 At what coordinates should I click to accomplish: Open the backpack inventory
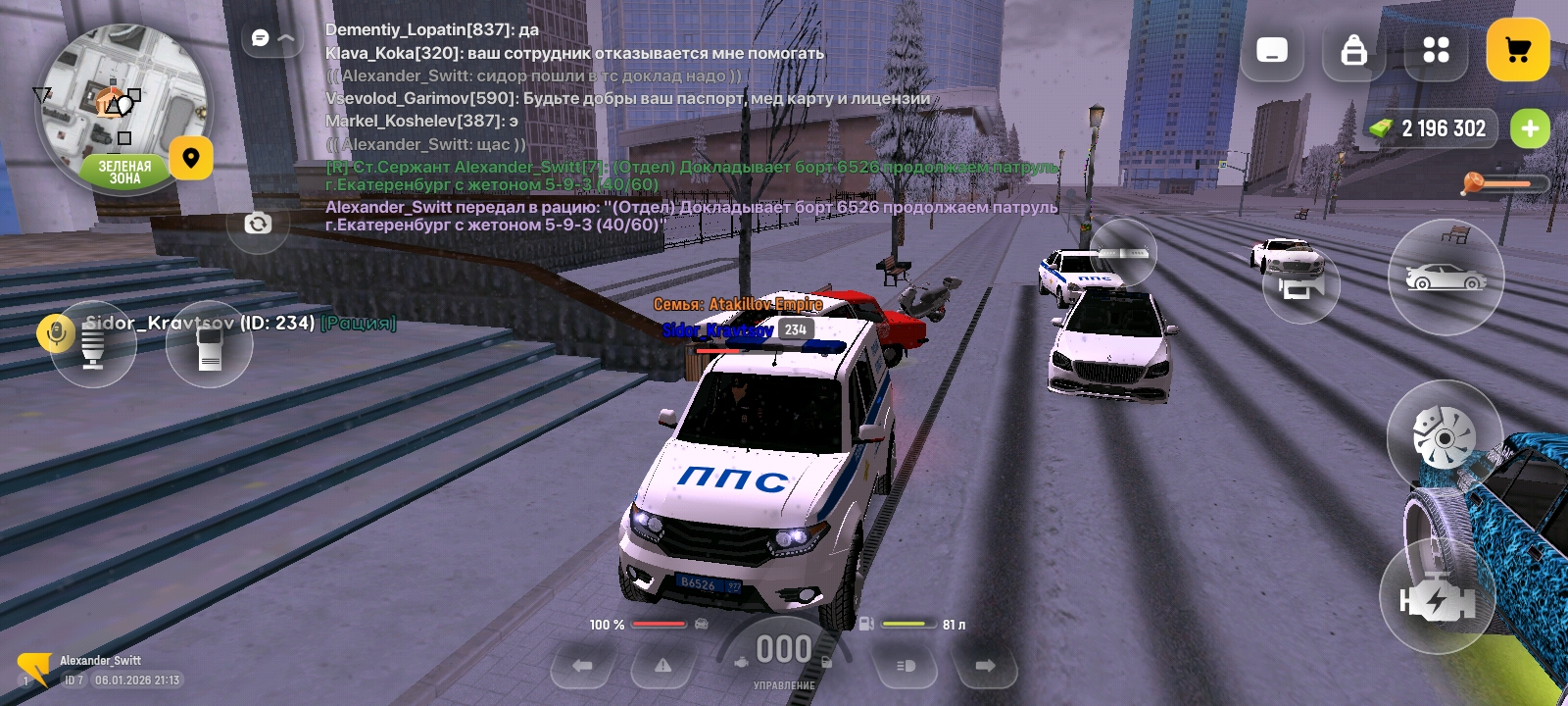[1353, 50]
